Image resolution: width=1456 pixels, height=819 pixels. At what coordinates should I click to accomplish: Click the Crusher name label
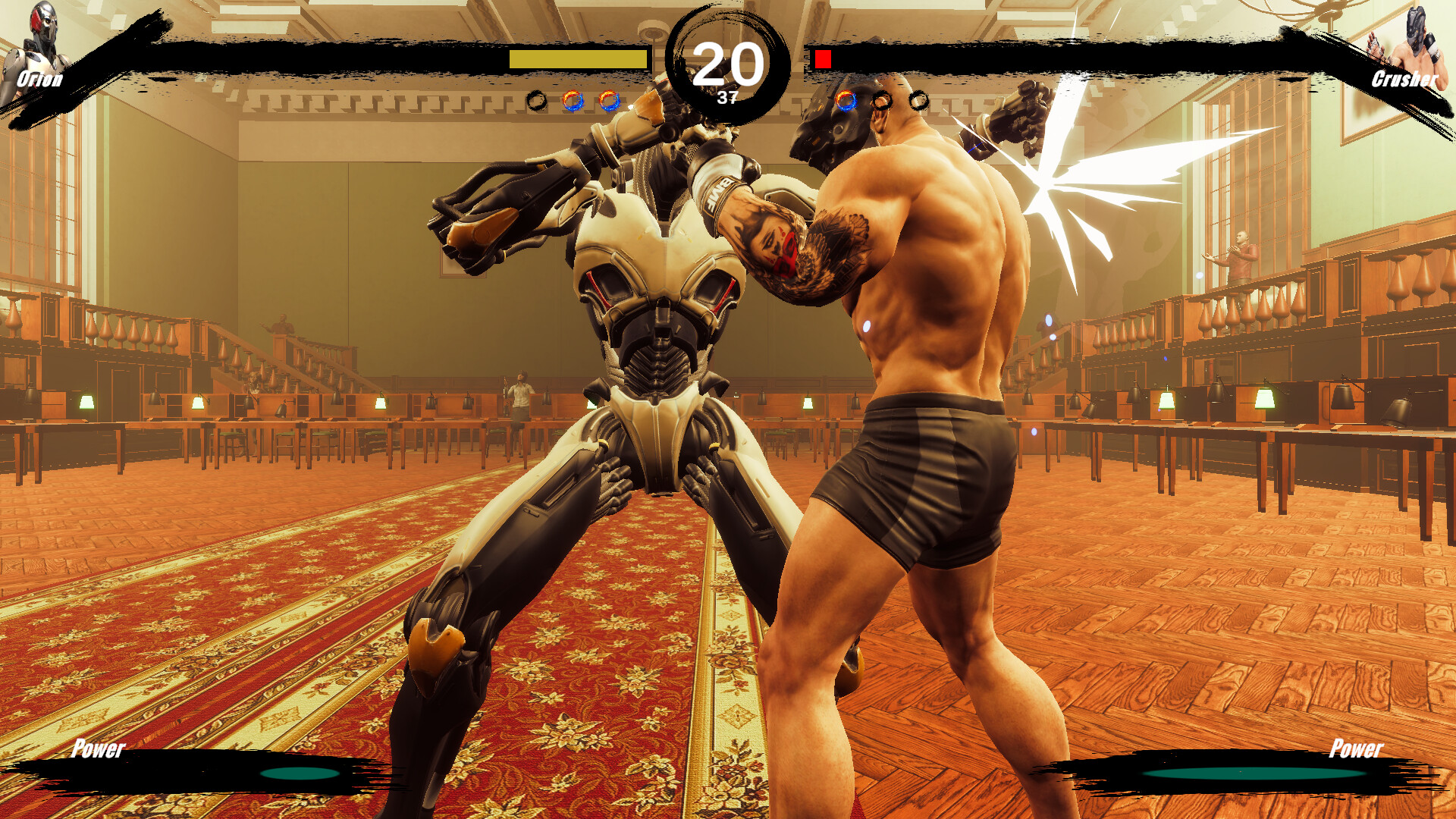[x=1406, y=78]
